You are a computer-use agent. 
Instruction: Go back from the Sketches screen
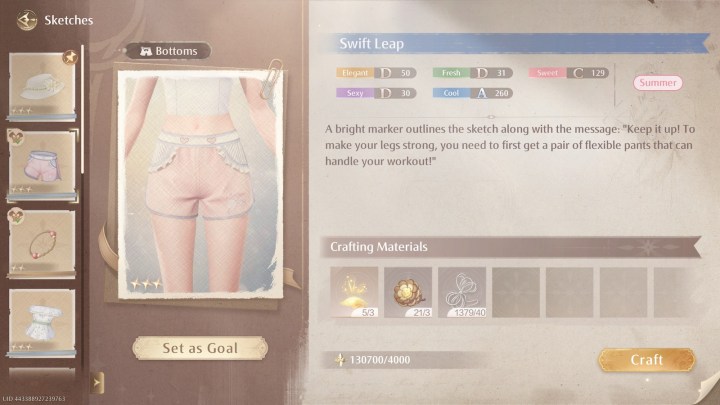(27, 19)
